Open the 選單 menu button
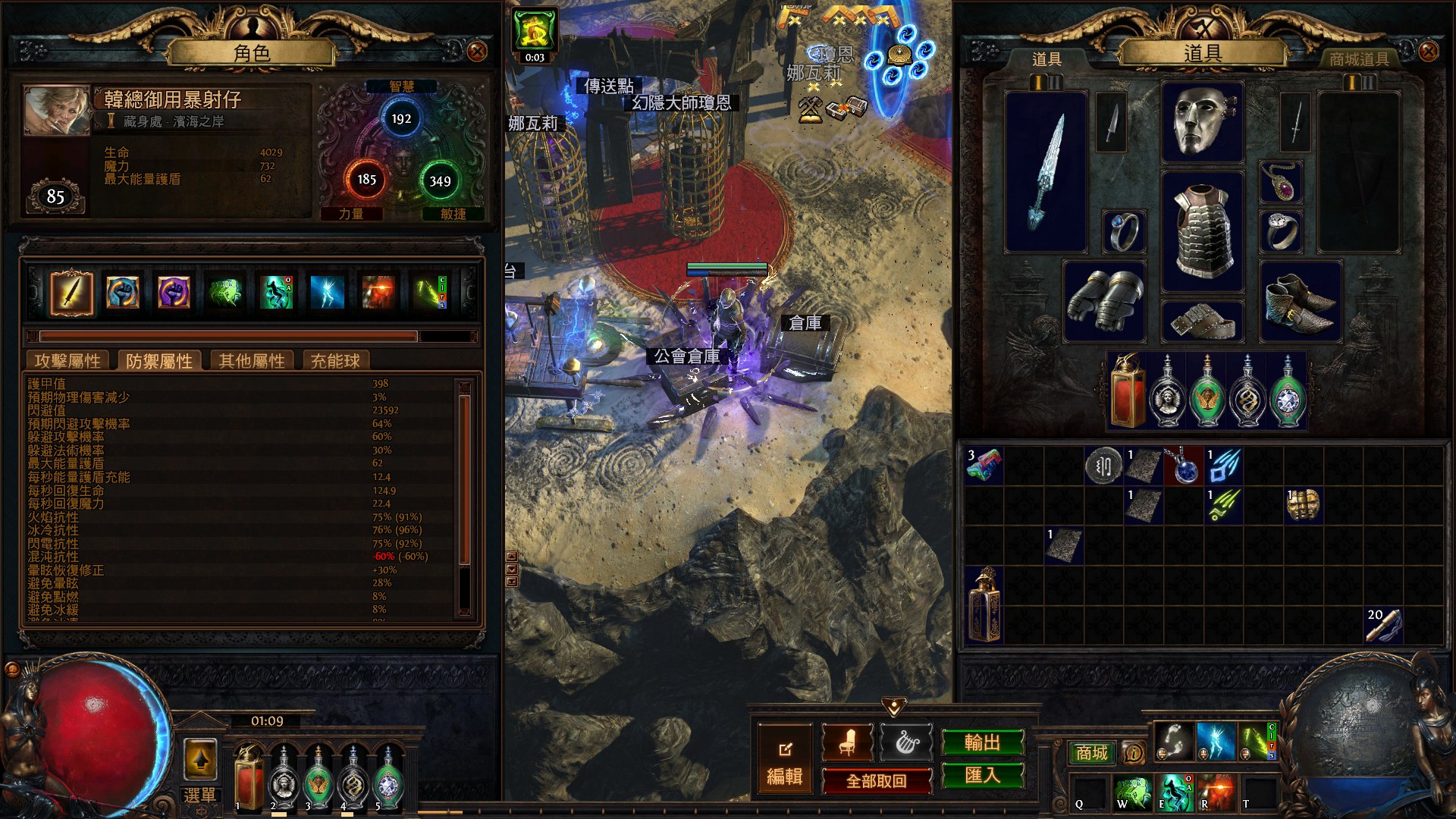 coord(200,795)
